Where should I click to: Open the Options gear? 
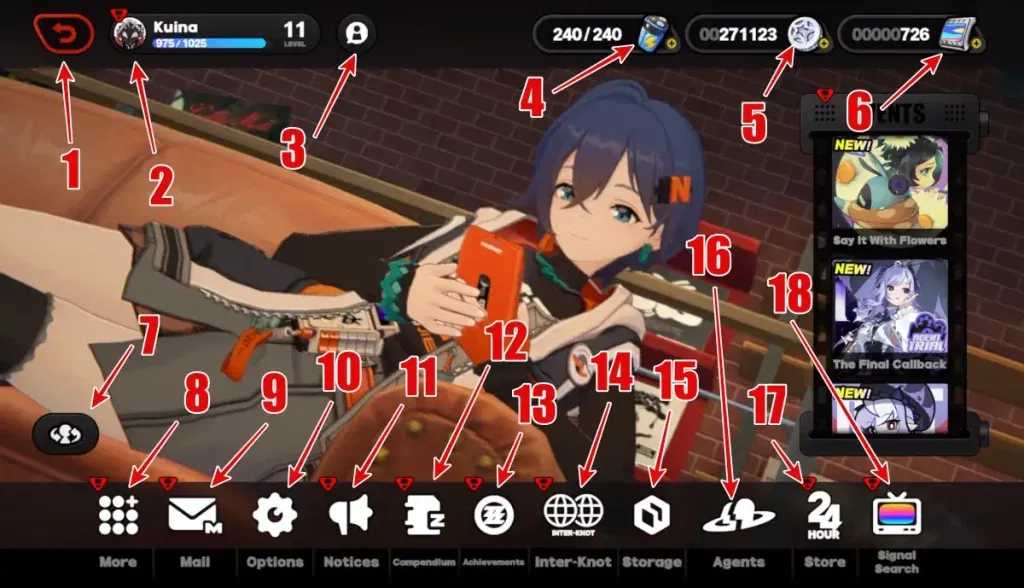pos(274,515)
